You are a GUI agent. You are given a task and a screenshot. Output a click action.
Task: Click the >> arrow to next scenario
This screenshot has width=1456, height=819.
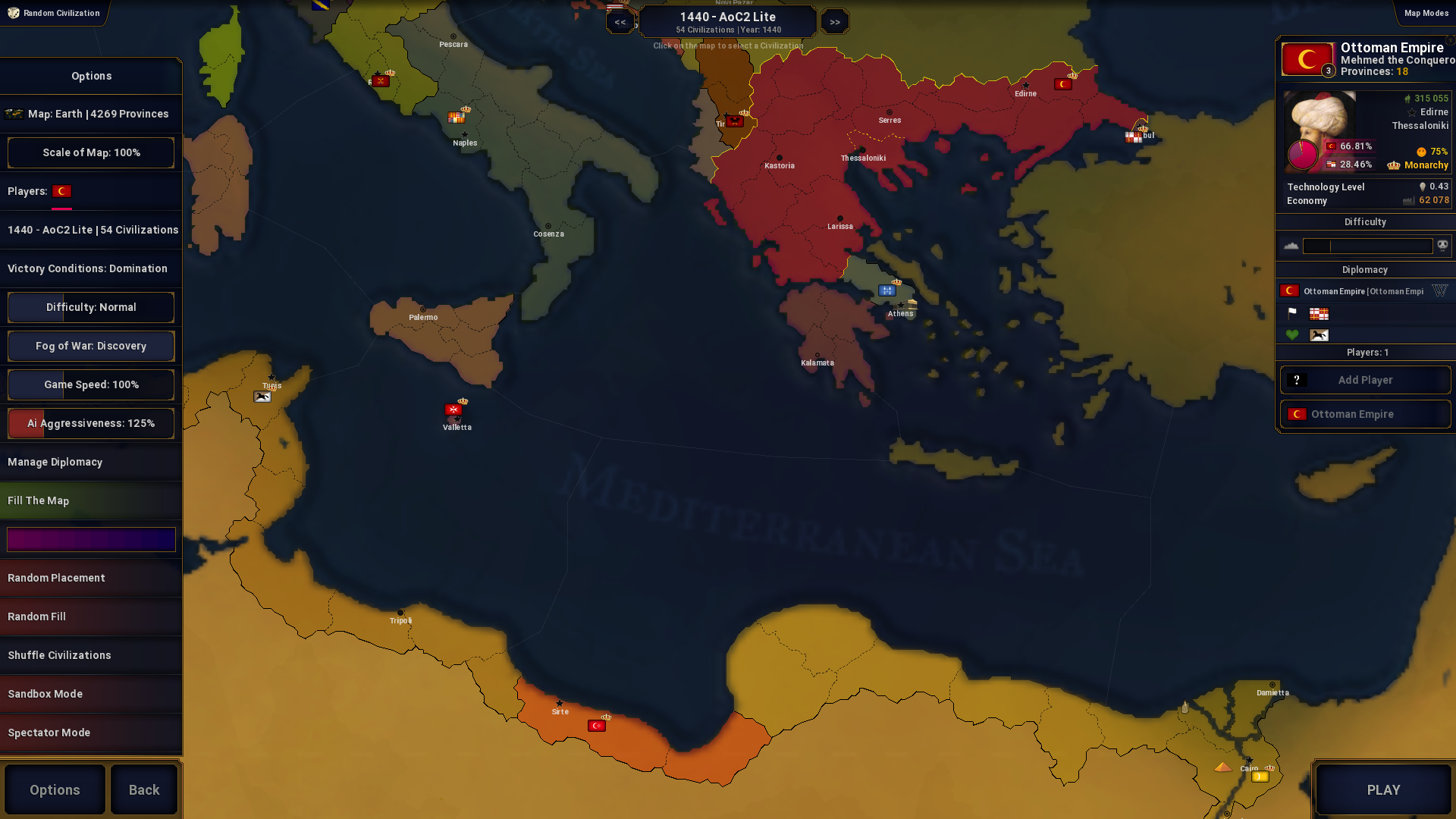click(x=834, y=21)
